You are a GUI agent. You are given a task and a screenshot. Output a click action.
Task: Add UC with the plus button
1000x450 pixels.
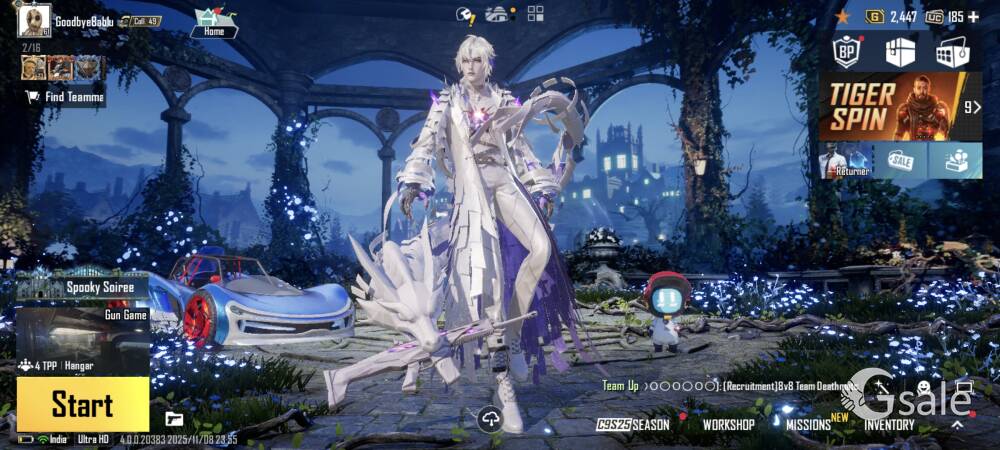tap(973, 17)
